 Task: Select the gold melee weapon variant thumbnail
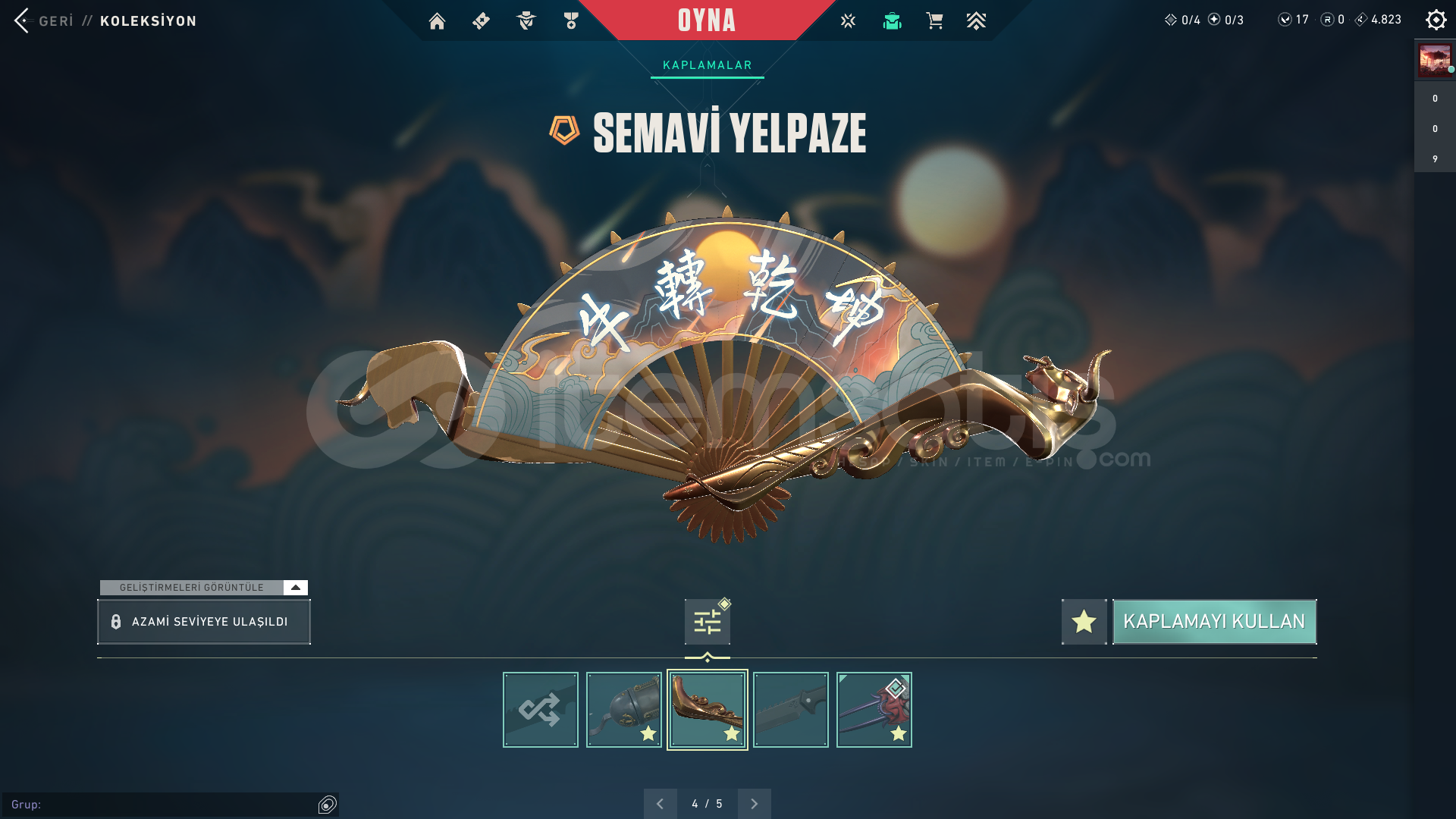coord(707,709)
